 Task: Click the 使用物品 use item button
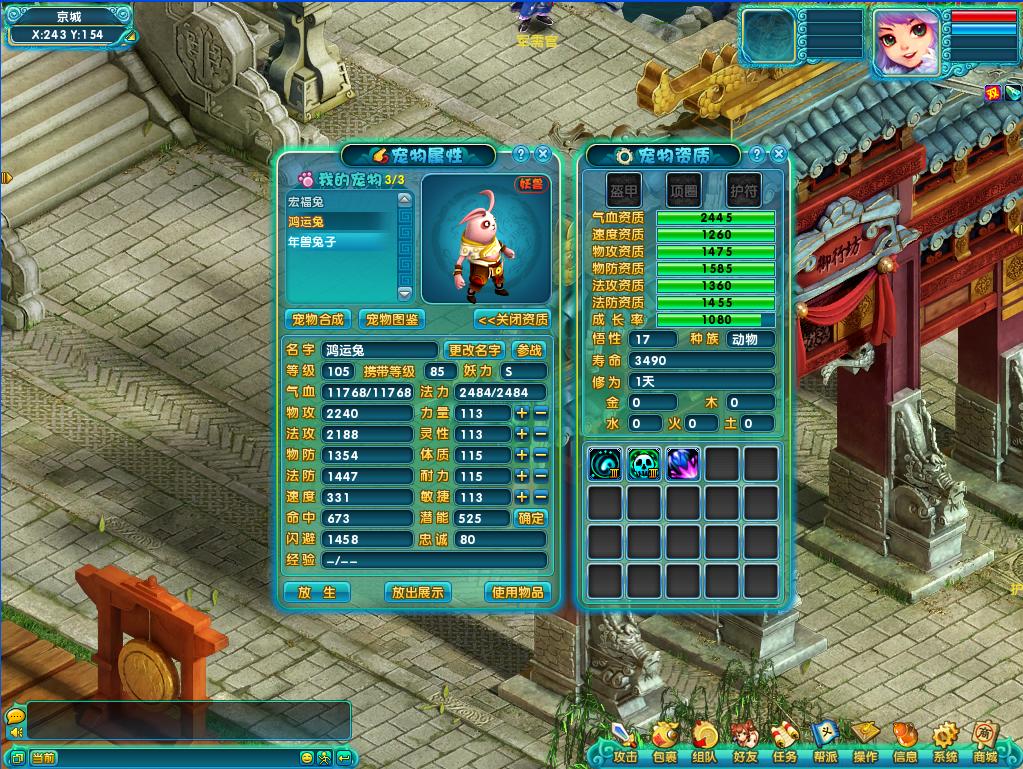(517, 592)
